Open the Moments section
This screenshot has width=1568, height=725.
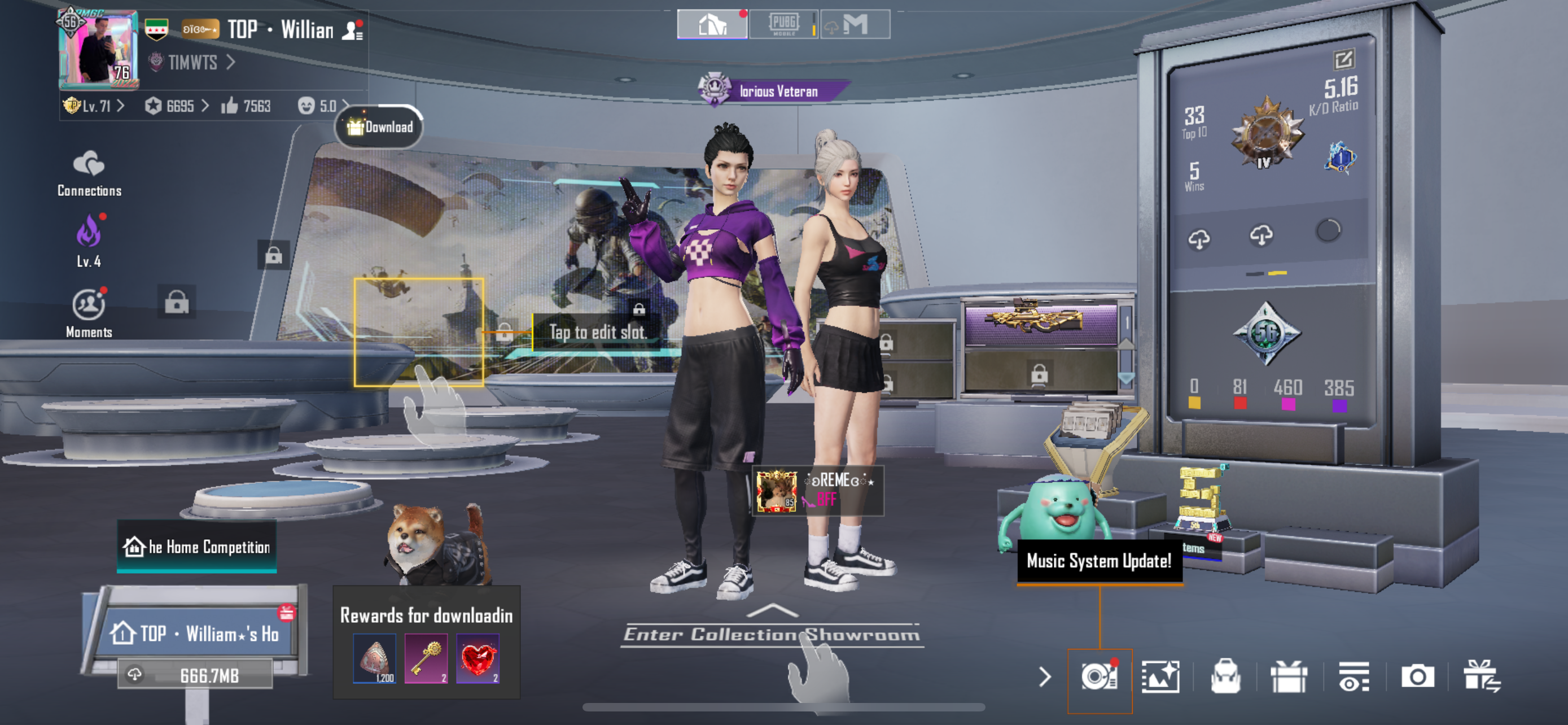click(x=89, y=312)
